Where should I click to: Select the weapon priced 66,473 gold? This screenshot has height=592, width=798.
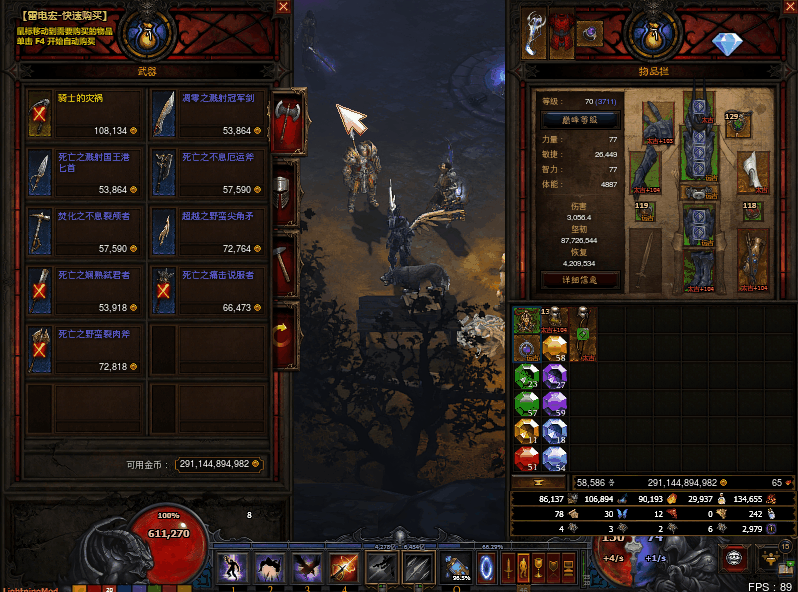(208, 291)
